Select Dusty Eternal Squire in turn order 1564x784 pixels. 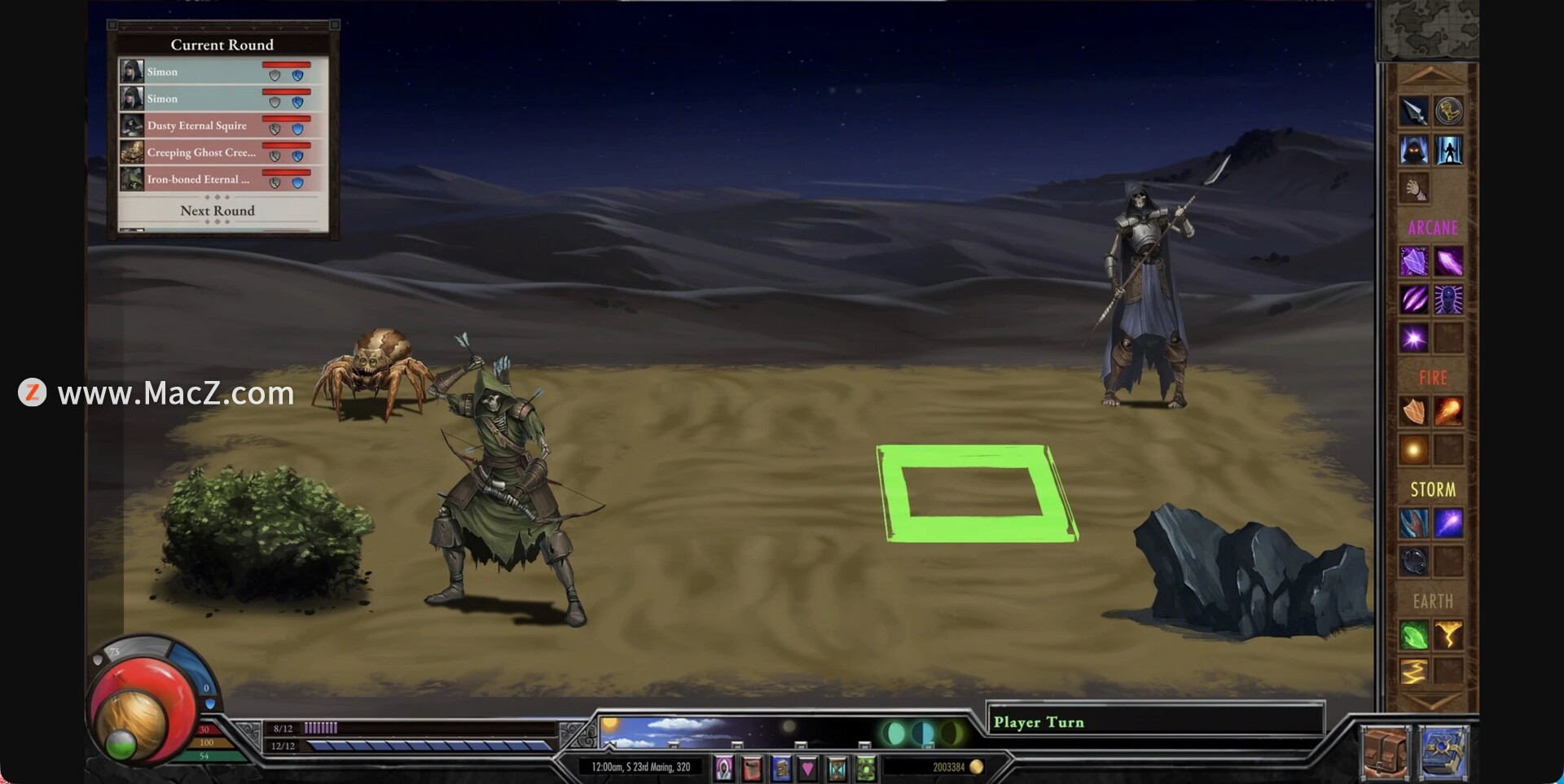[x=197, y=125]
